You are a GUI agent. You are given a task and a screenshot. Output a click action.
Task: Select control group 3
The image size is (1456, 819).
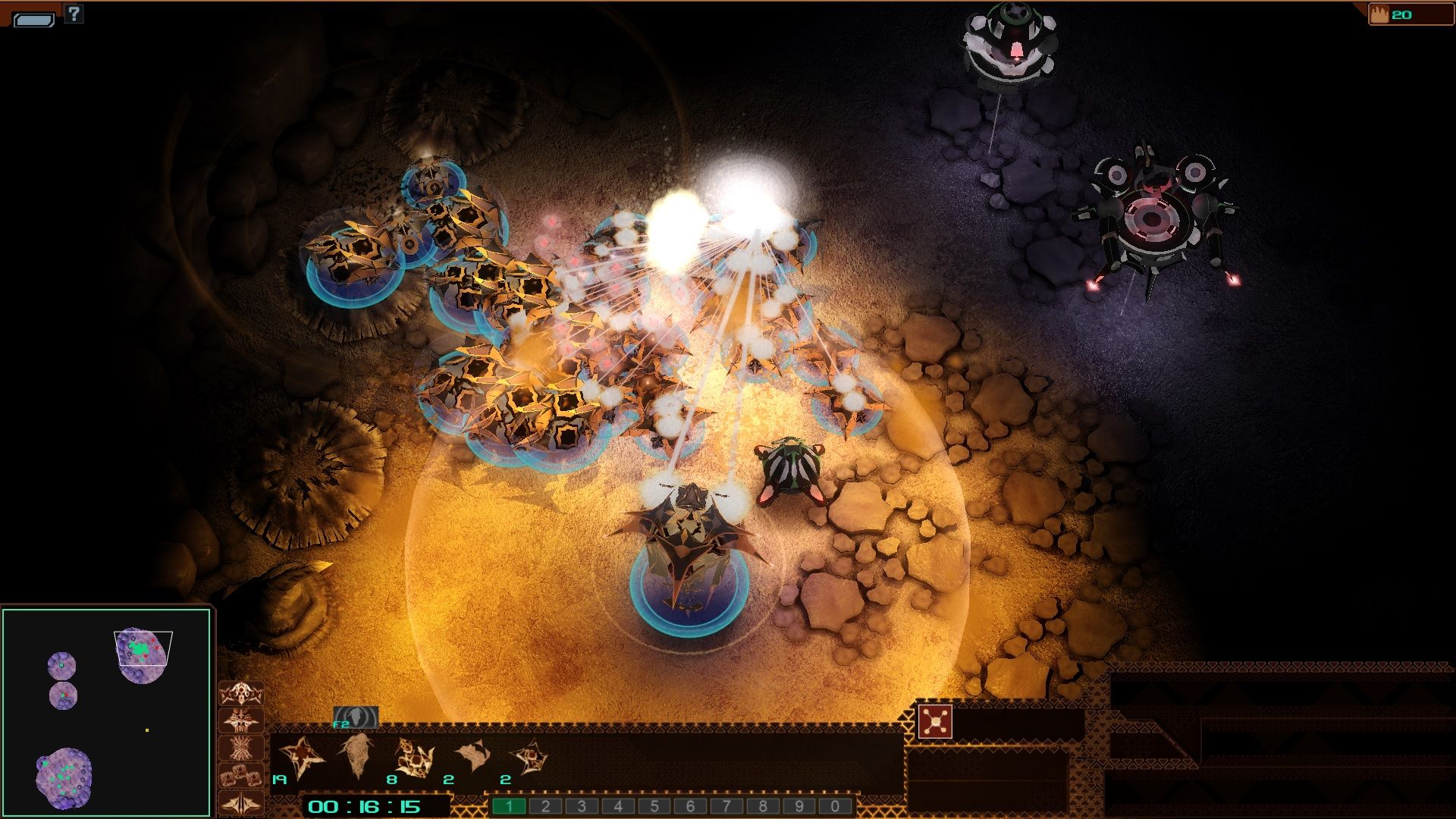point(582,806)
